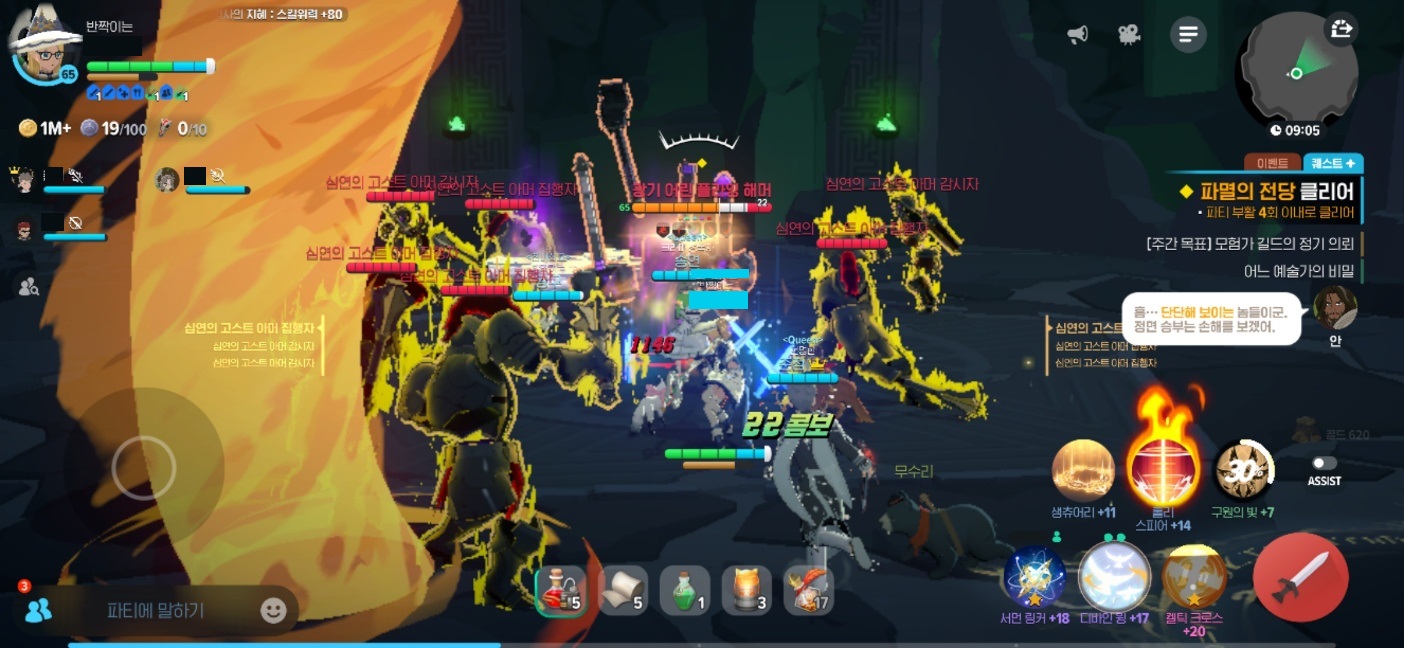1404x648 pixels.
Task: Attack with the red sword button
Action: click(1299, 577)
